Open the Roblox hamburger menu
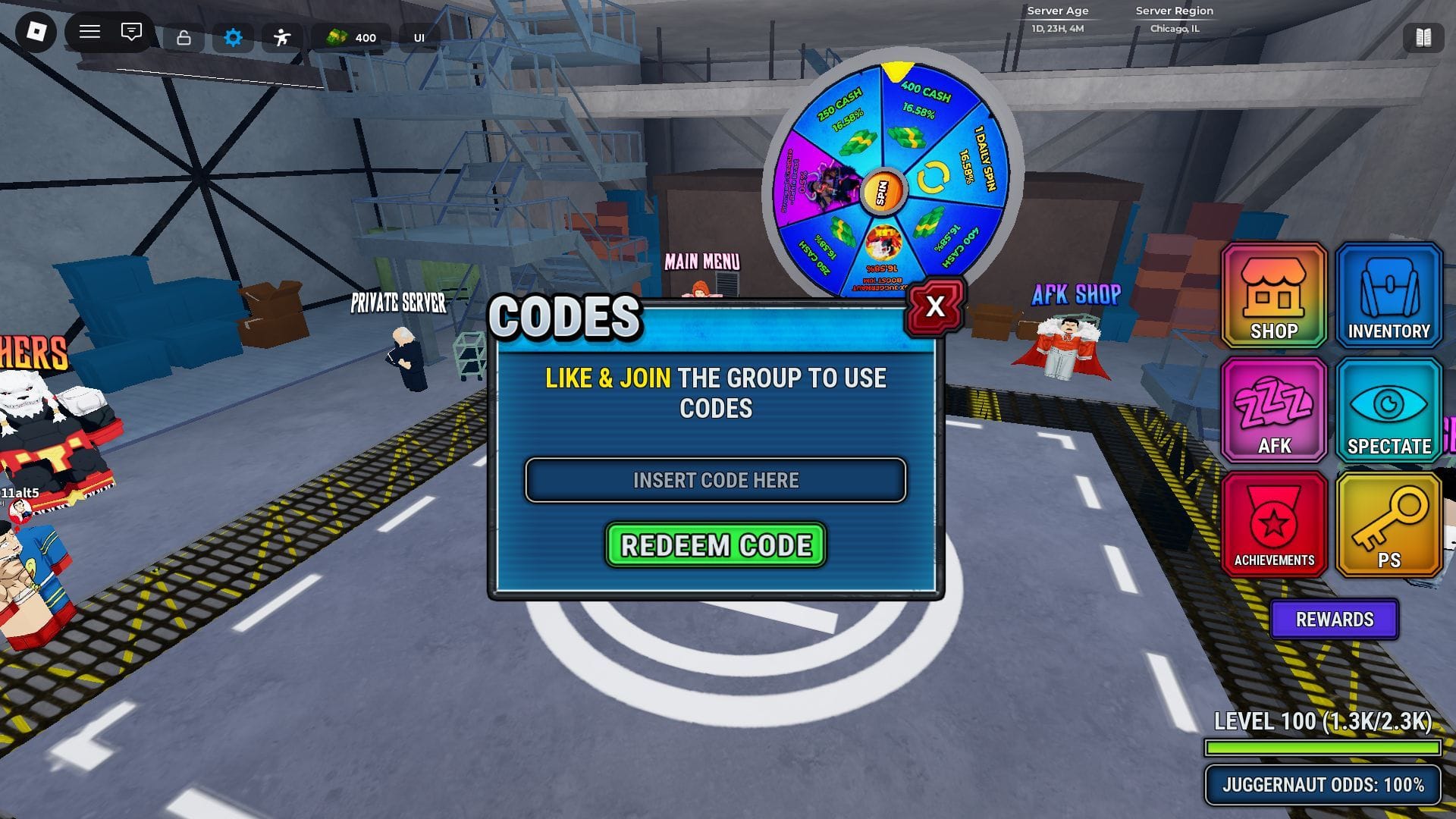1456x819 pixels. pyautogui.click(x=89, y=32)
